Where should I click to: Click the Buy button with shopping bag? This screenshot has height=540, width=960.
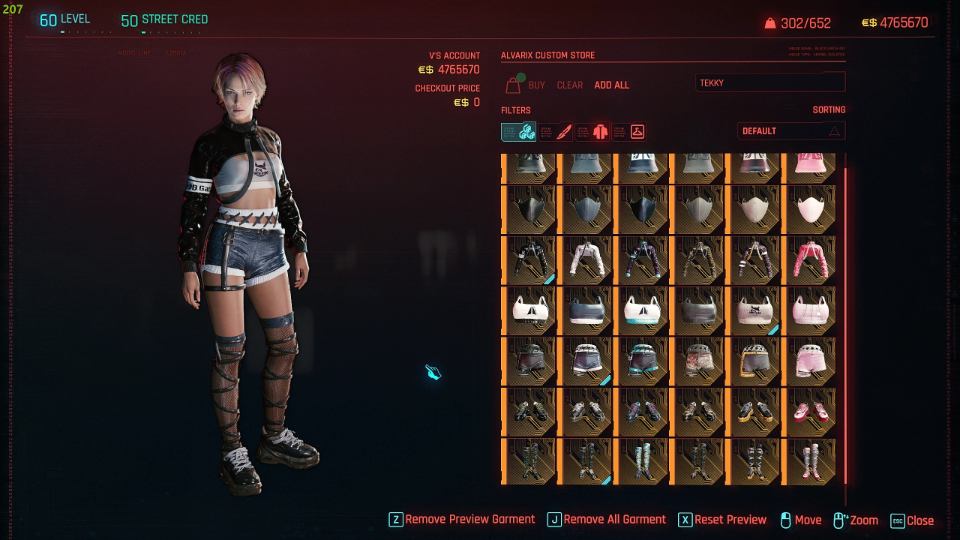coord(526,85)
